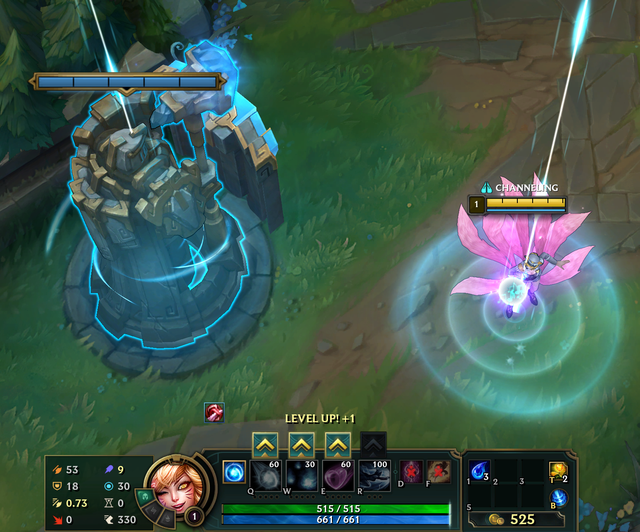Click the Ahri champion portrait
Image resolution: width=640 pixels, height=532 pixels.
[176, 484]
